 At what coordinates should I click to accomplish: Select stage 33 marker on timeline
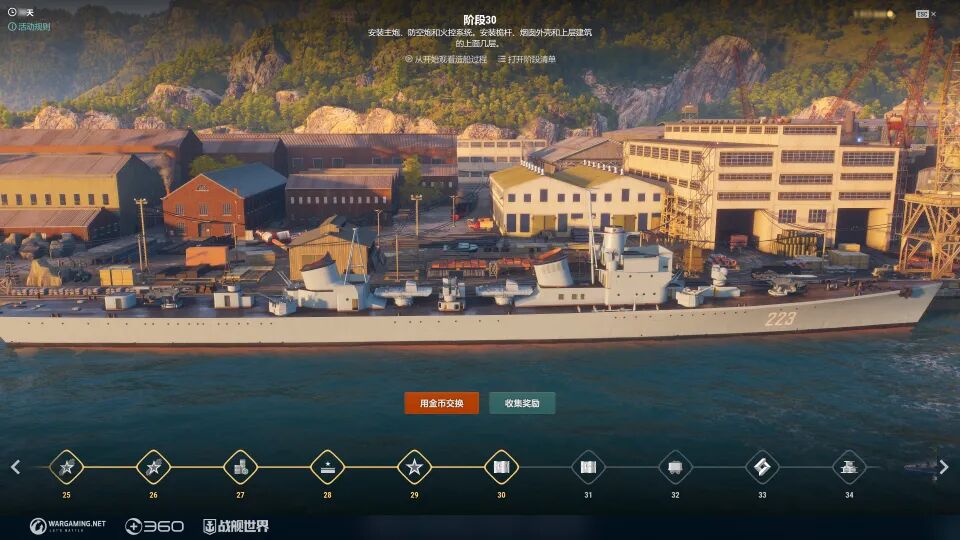[x=762, y=467]
